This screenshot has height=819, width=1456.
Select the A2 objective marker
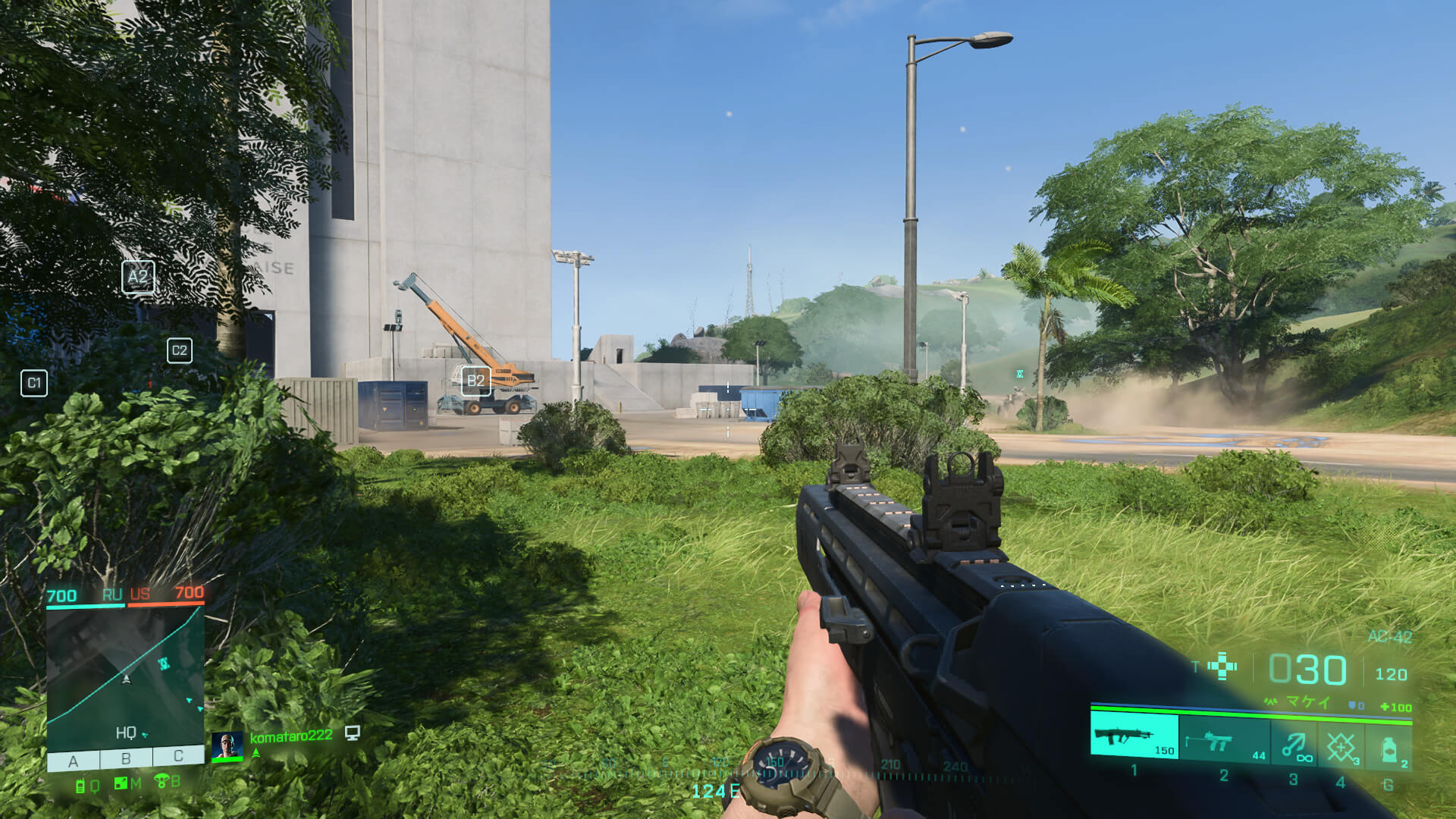tap(138, 277)
